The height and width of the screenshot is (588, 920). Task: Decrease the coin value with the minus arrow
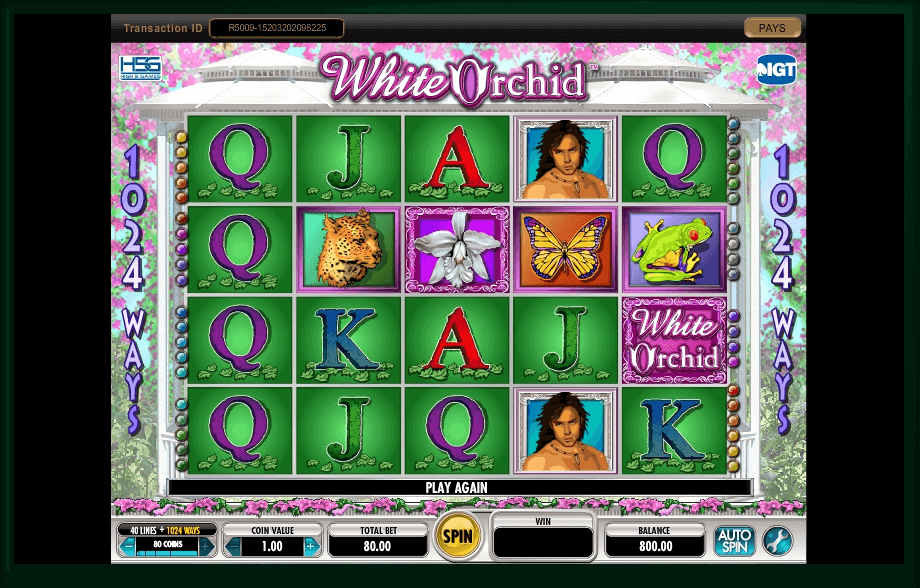pos(233,546)
